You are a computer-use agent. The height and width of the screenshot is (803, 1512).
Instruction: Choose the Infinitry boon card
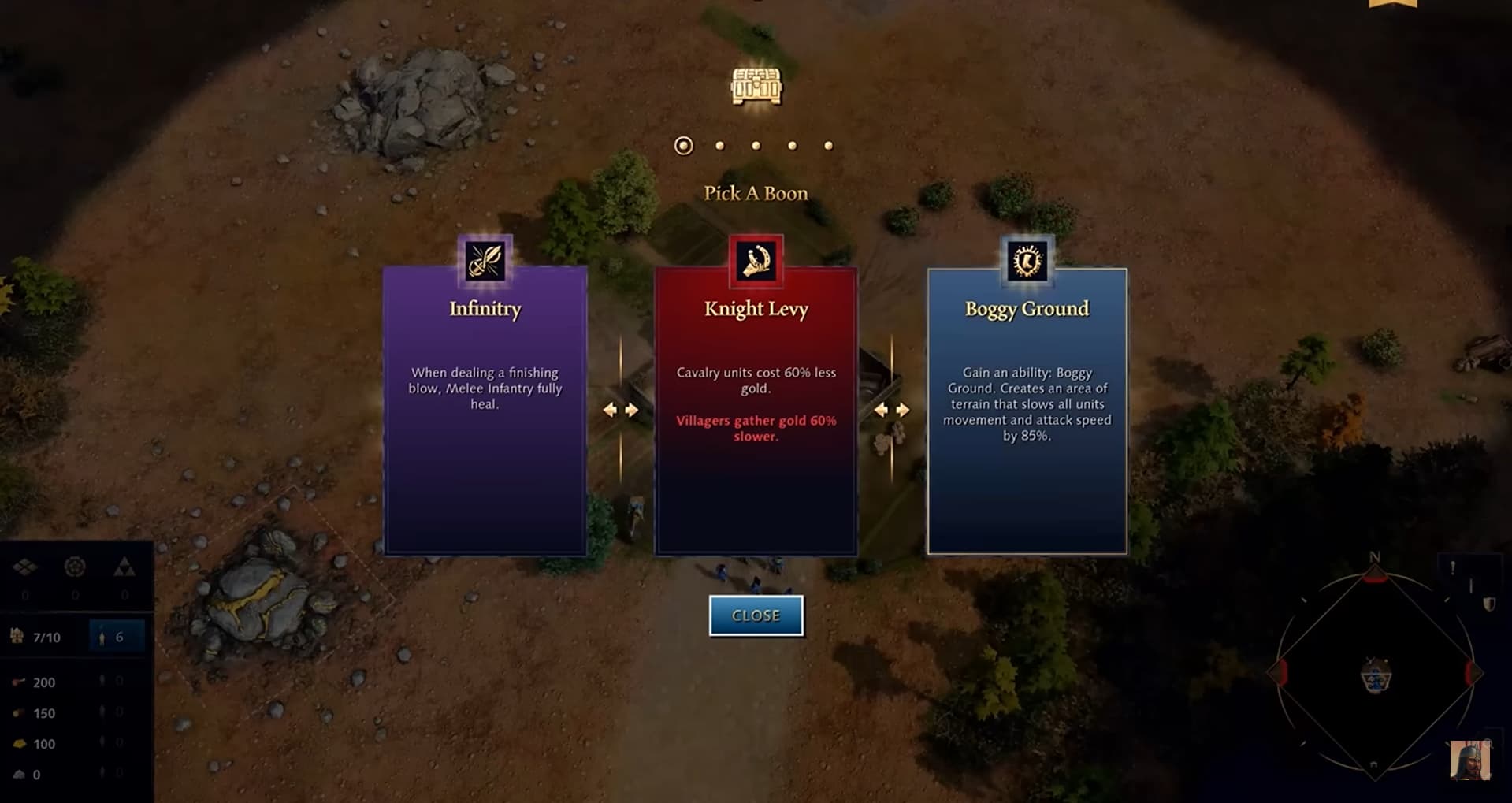point(485,410)
